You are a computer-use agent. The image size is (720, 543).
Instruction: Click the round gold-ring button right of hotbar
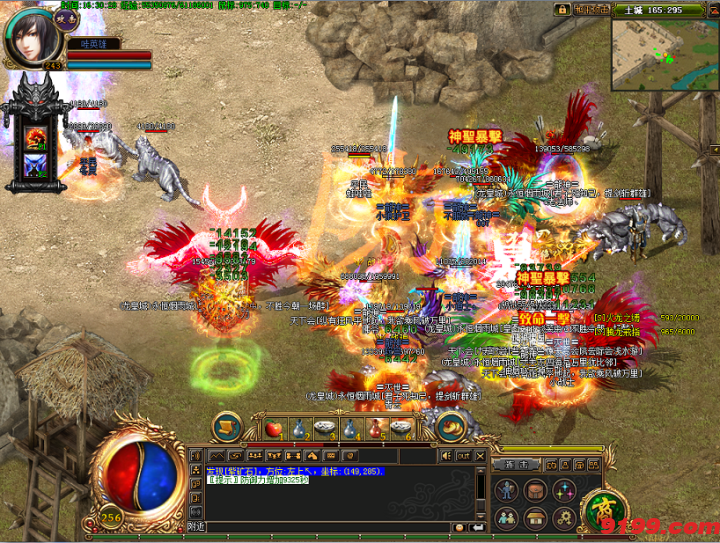tap(450, 427)
